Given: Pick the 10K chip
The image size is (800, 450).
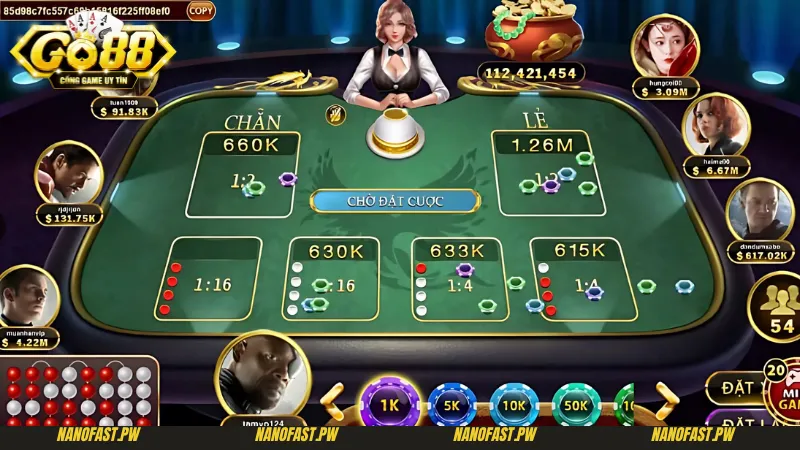Looking at the screenshot, I should click(x=513, y=405).
